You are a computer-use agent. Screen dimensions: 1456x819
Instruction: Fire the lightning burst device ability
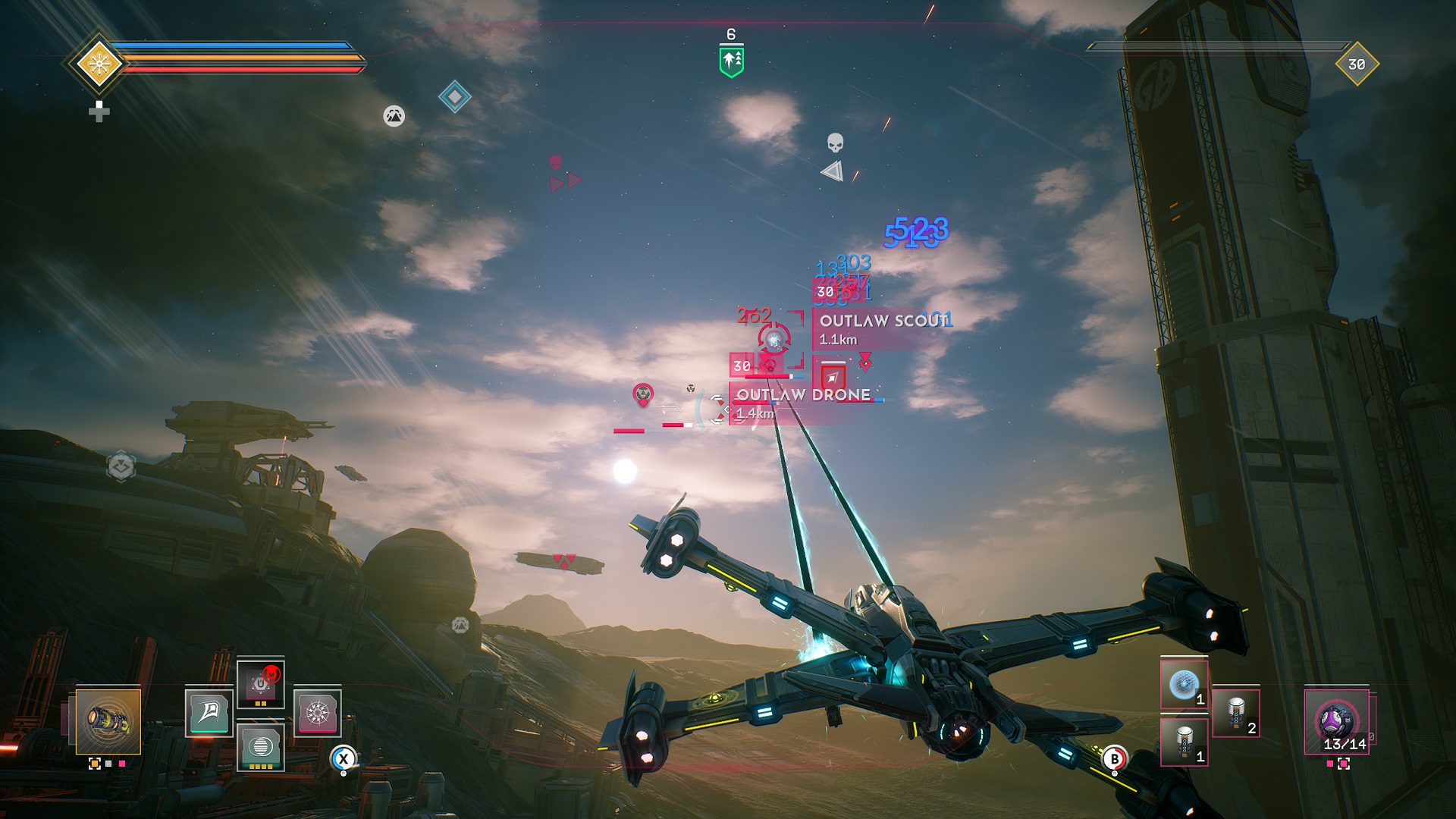(x=317, y=712)
